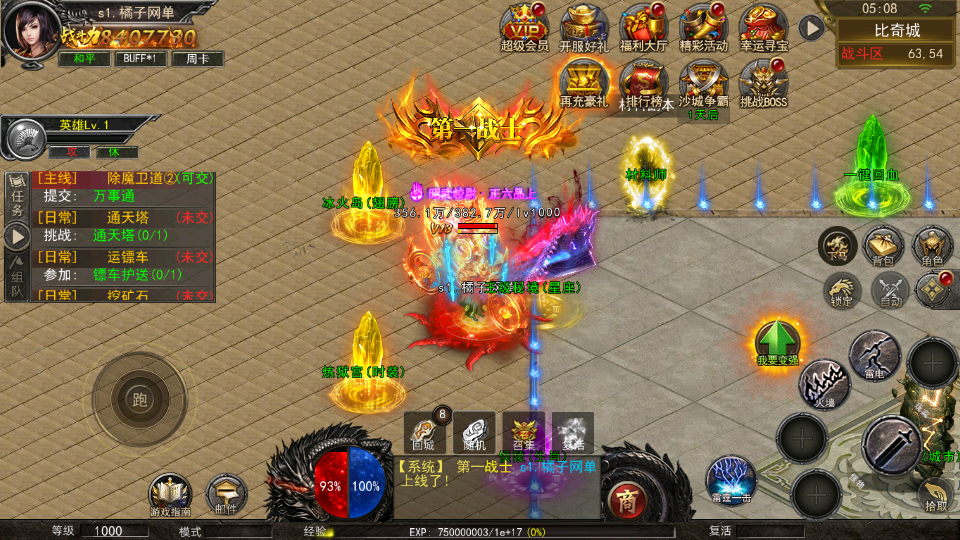Image resolution: width=960 pixels, height=540 pixels.
Task: Open the 游戏指南 game guide
Action: [170, 494]
